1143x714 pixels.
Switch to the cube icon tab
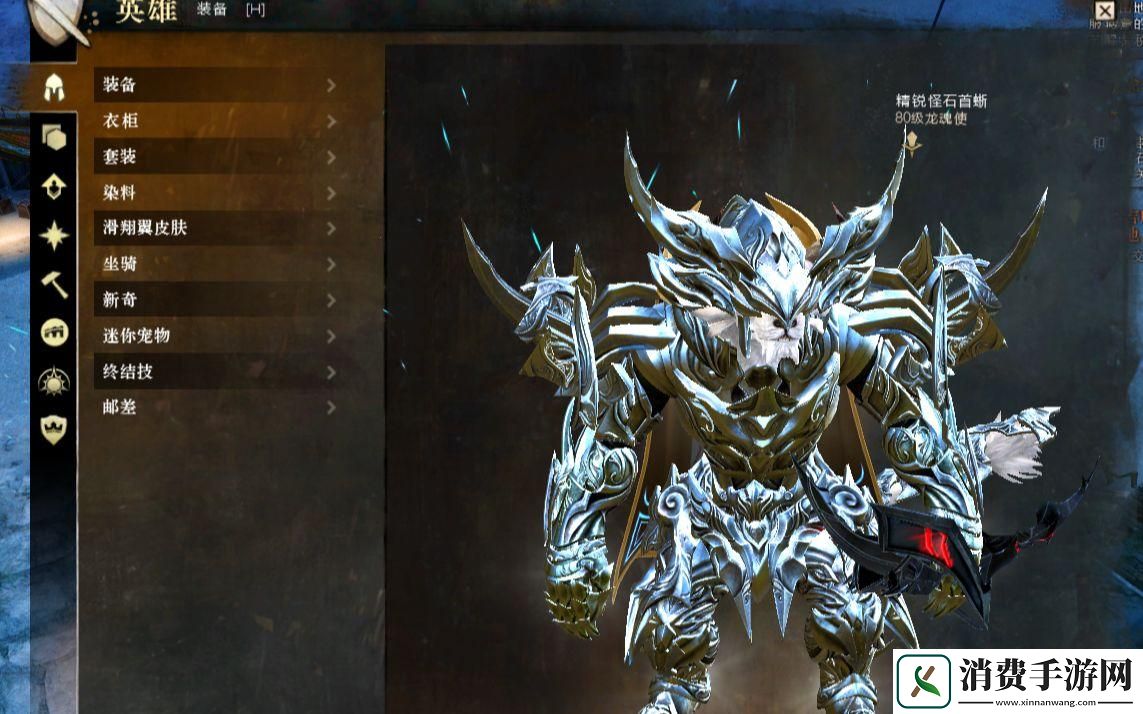coord(54,137)
